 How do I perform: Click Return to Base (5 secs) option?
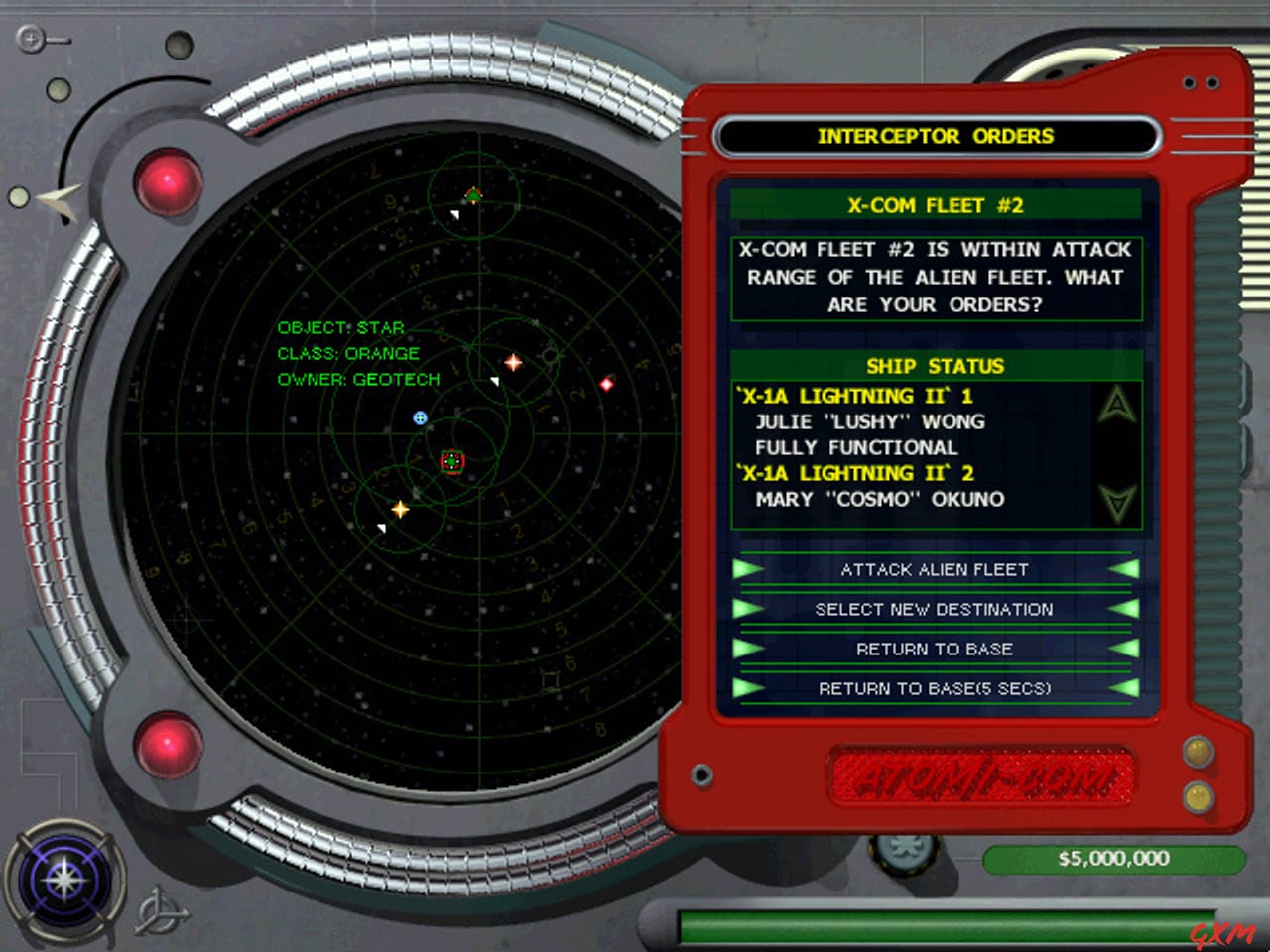coord(934,688)
